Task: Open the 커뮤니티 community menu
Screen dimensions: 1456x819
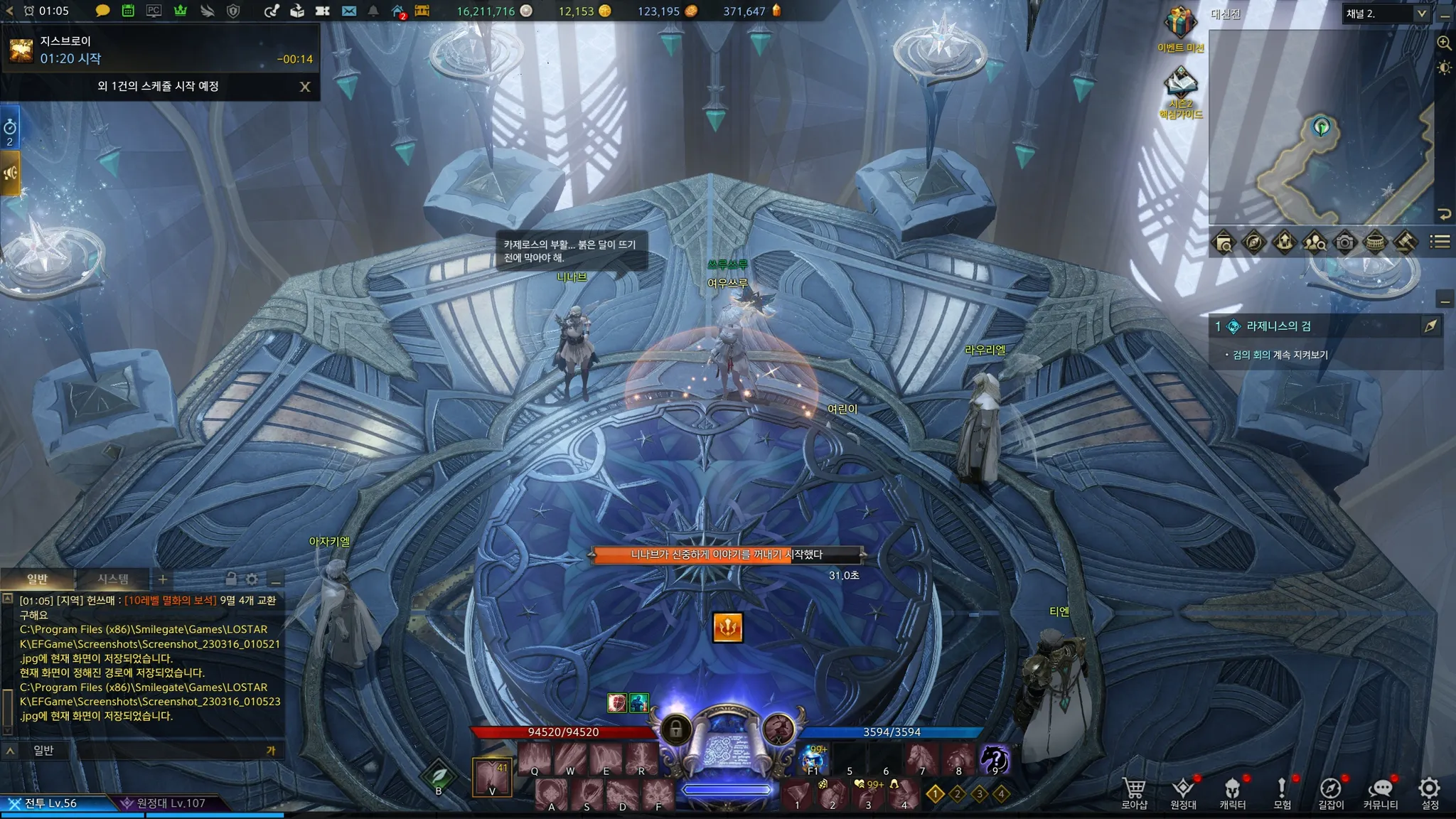Action: pos(1380,792)
